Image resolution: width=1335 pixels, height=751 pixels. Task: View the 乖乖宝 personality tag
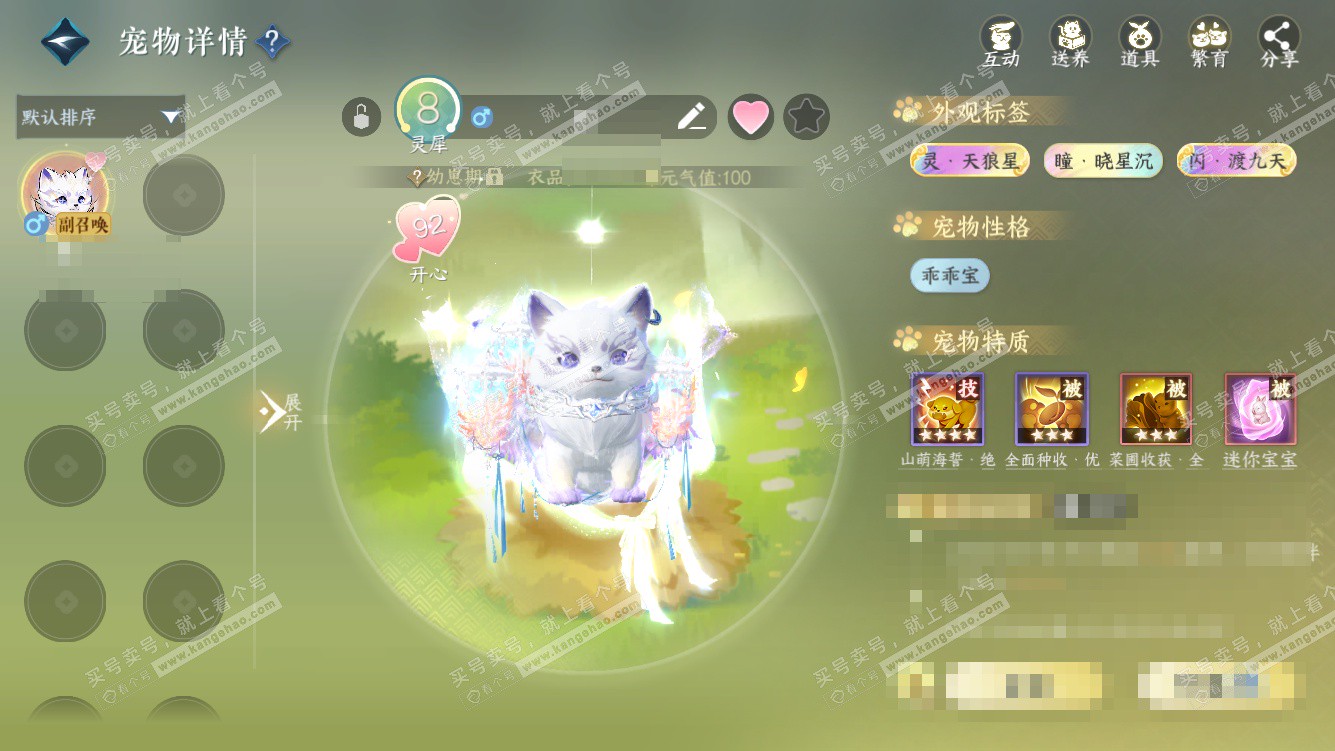click(949, 275)
